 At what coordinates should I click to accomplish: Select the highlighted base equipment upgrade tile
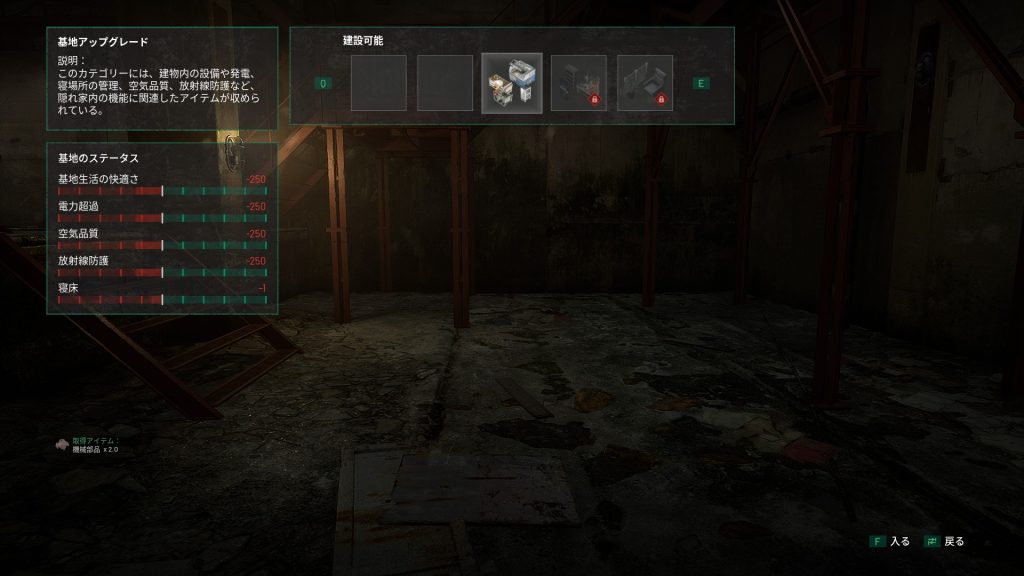(512, 83)
